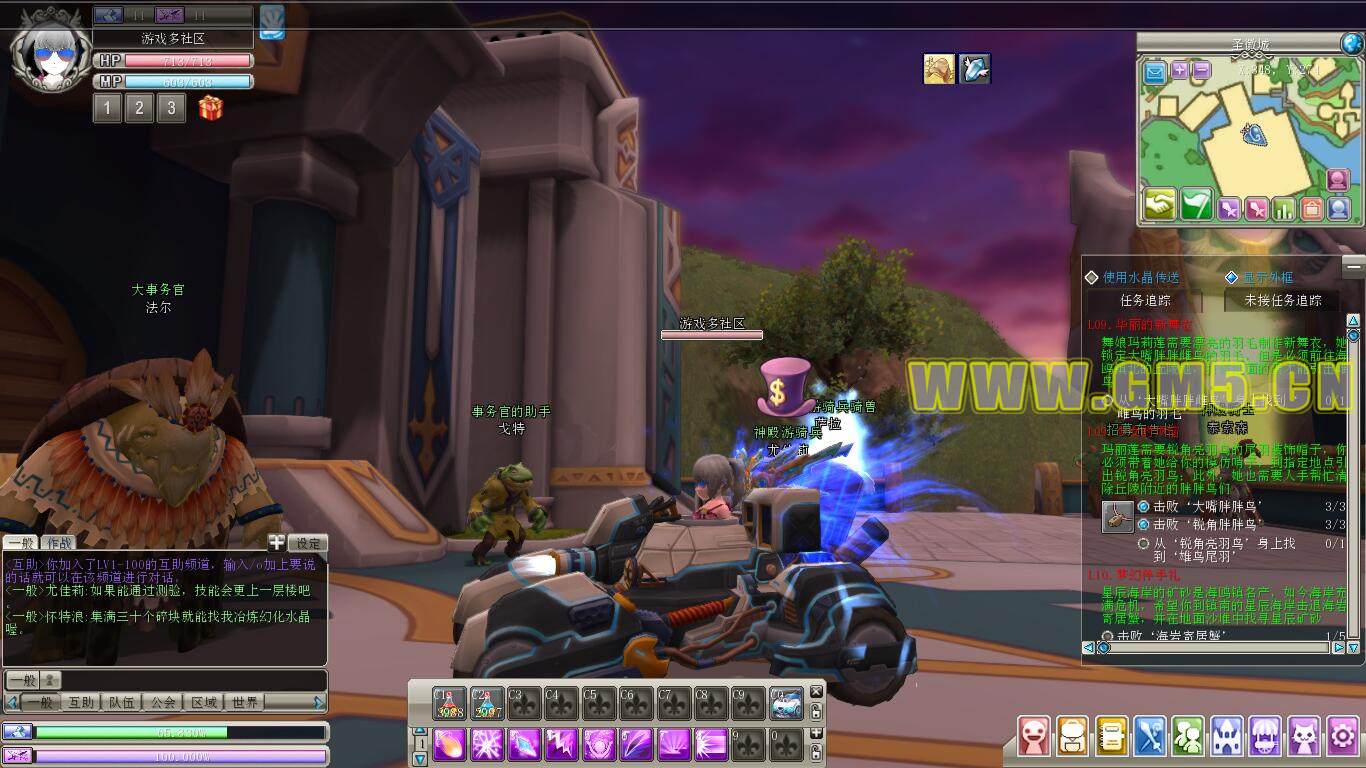Open the character status icon
Image resolution: width=1366 pixels, height=768 pixels.
[1033, 737]
